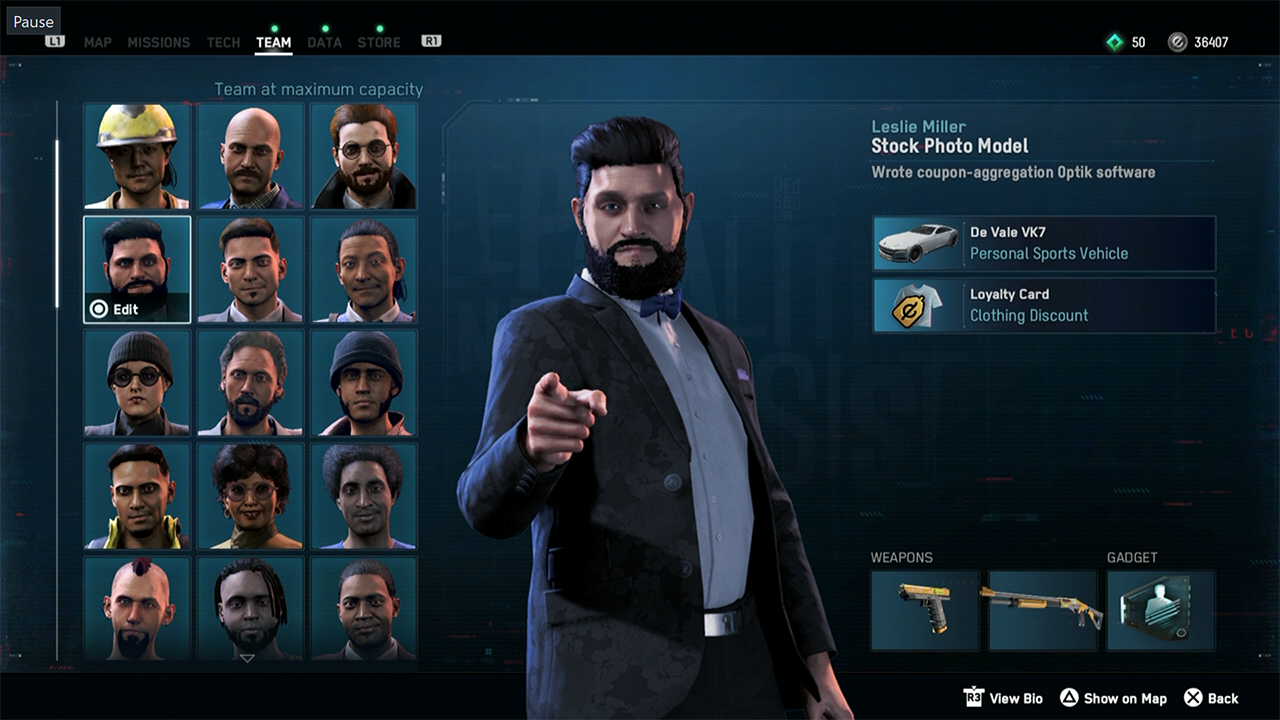The image size is (1280, 720).
Task: Select the De Vale VK7 vehicle perk
Action: pyautogui.click(x=1044, y=243)
